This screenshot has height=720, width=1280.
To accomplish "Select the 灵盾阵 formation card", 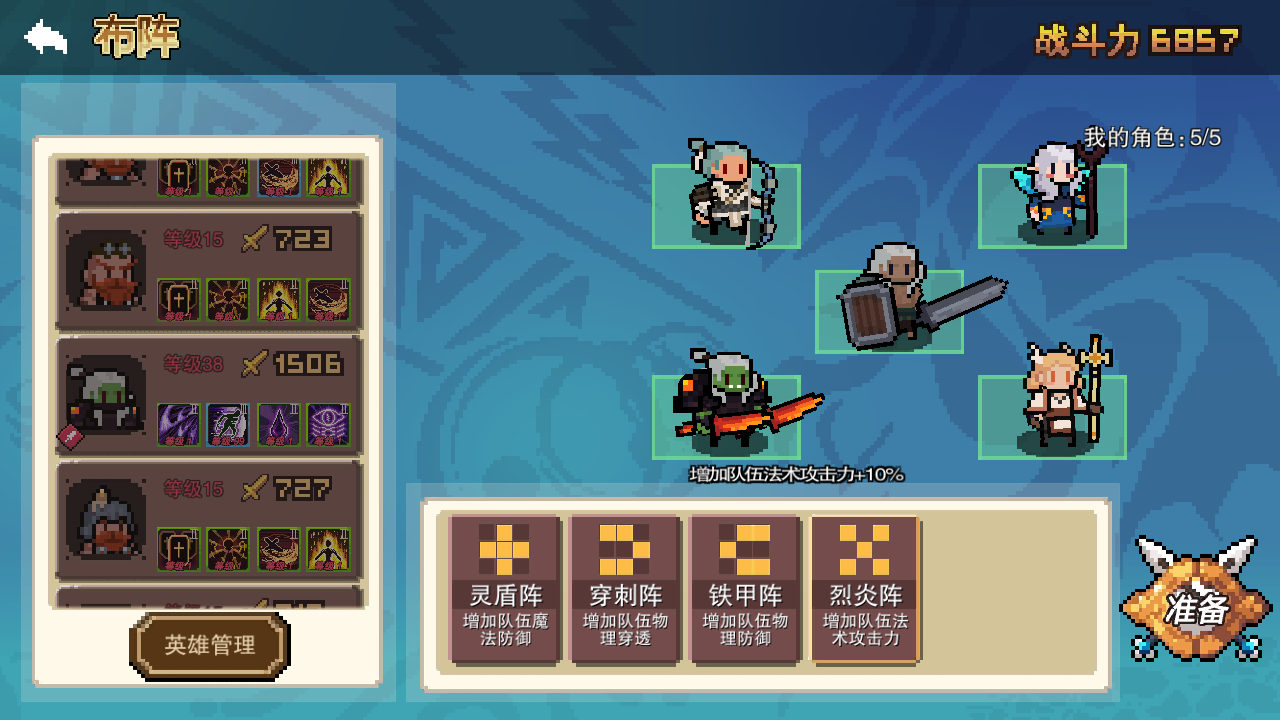I will point(504,589).
